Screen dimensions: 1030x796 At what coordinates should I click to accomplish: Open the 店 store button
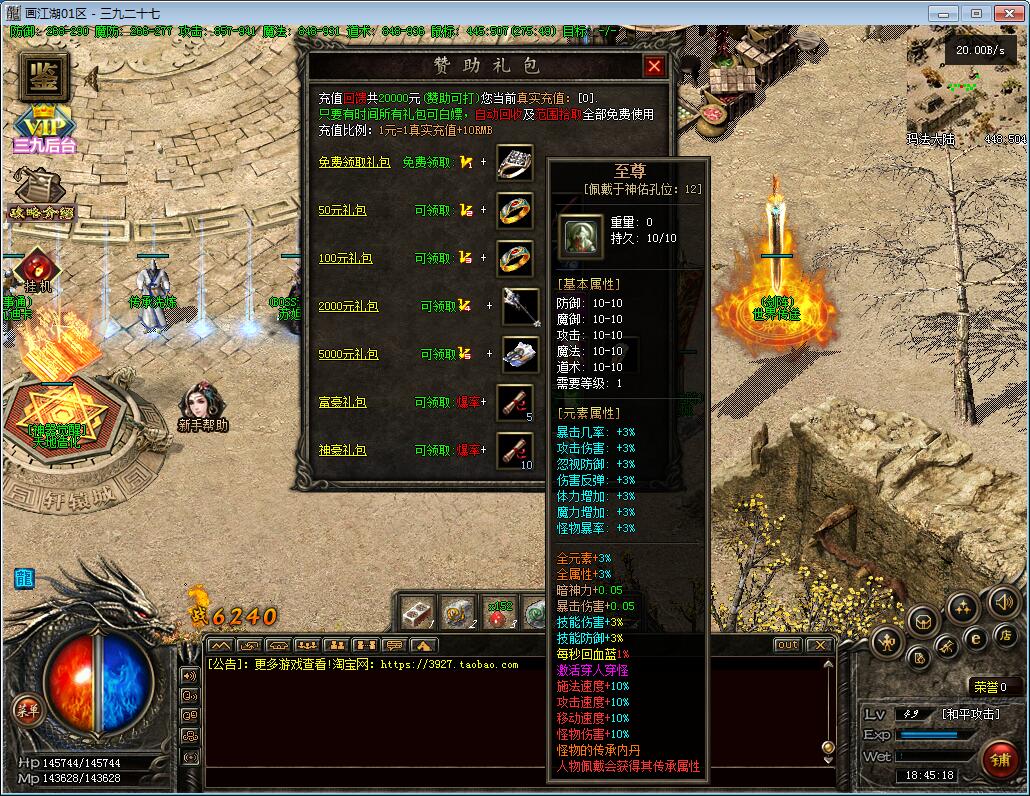pos(1005,635)
